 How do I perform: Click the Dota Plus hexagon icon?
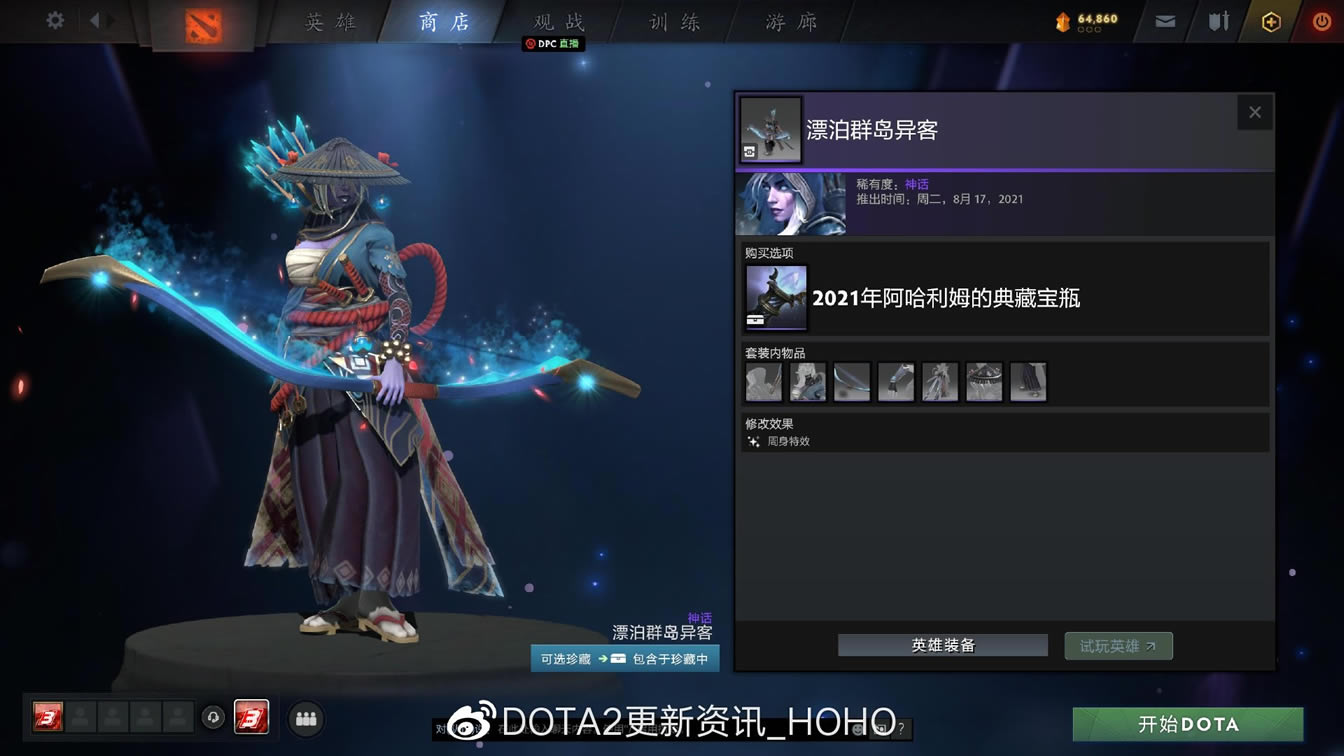1270,20
